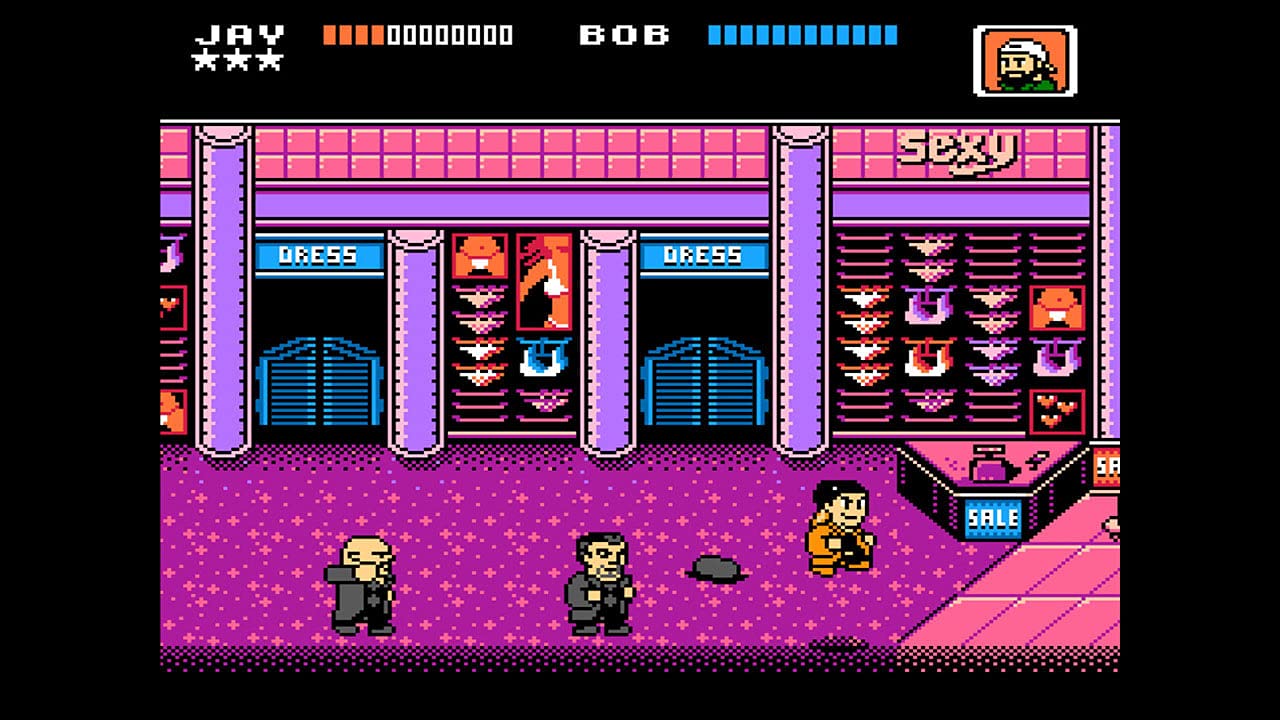The width and height of the screenshot is (1280, 720).
Task: Click the blue SALE sign on the counter
Action: coord(993,516)
